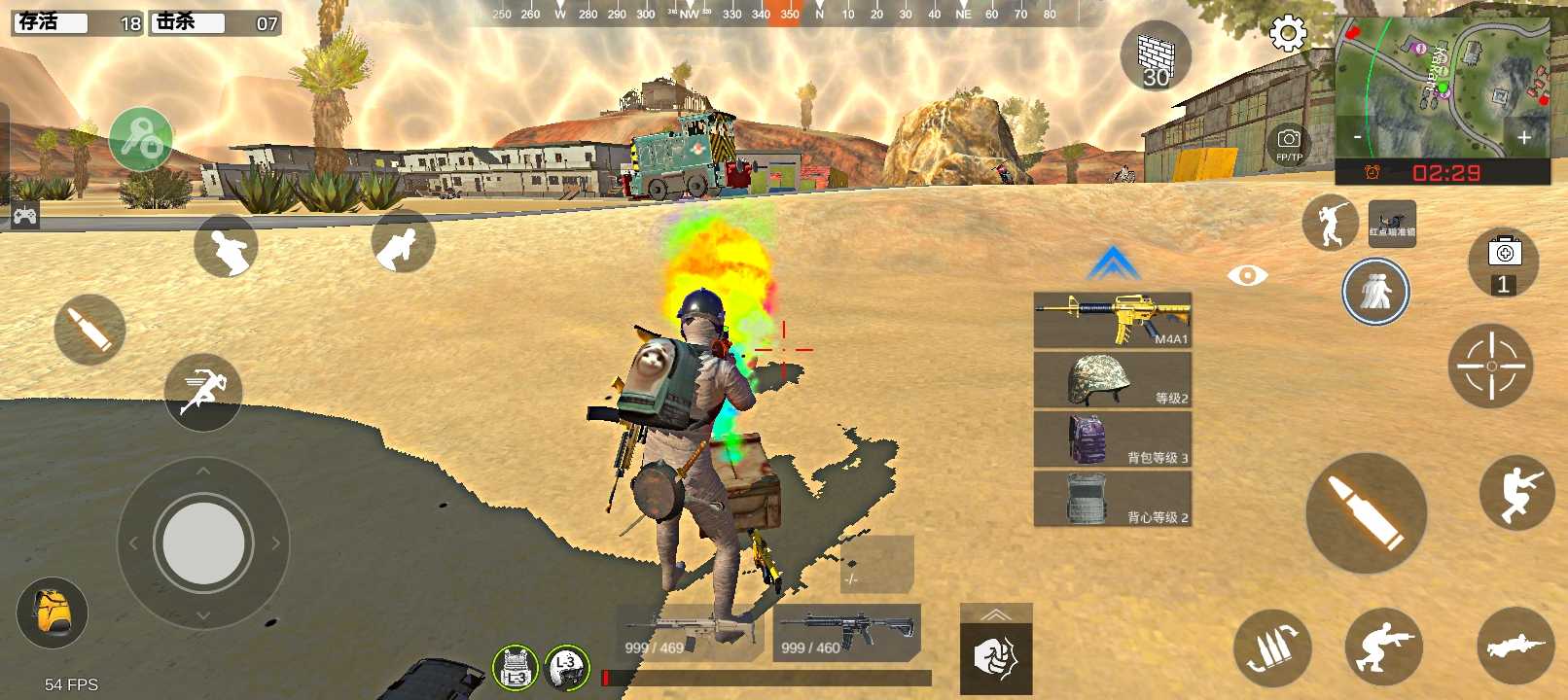Aim down sights with crosshair button
The image size is (1568, 700).
pos(1490,366)
